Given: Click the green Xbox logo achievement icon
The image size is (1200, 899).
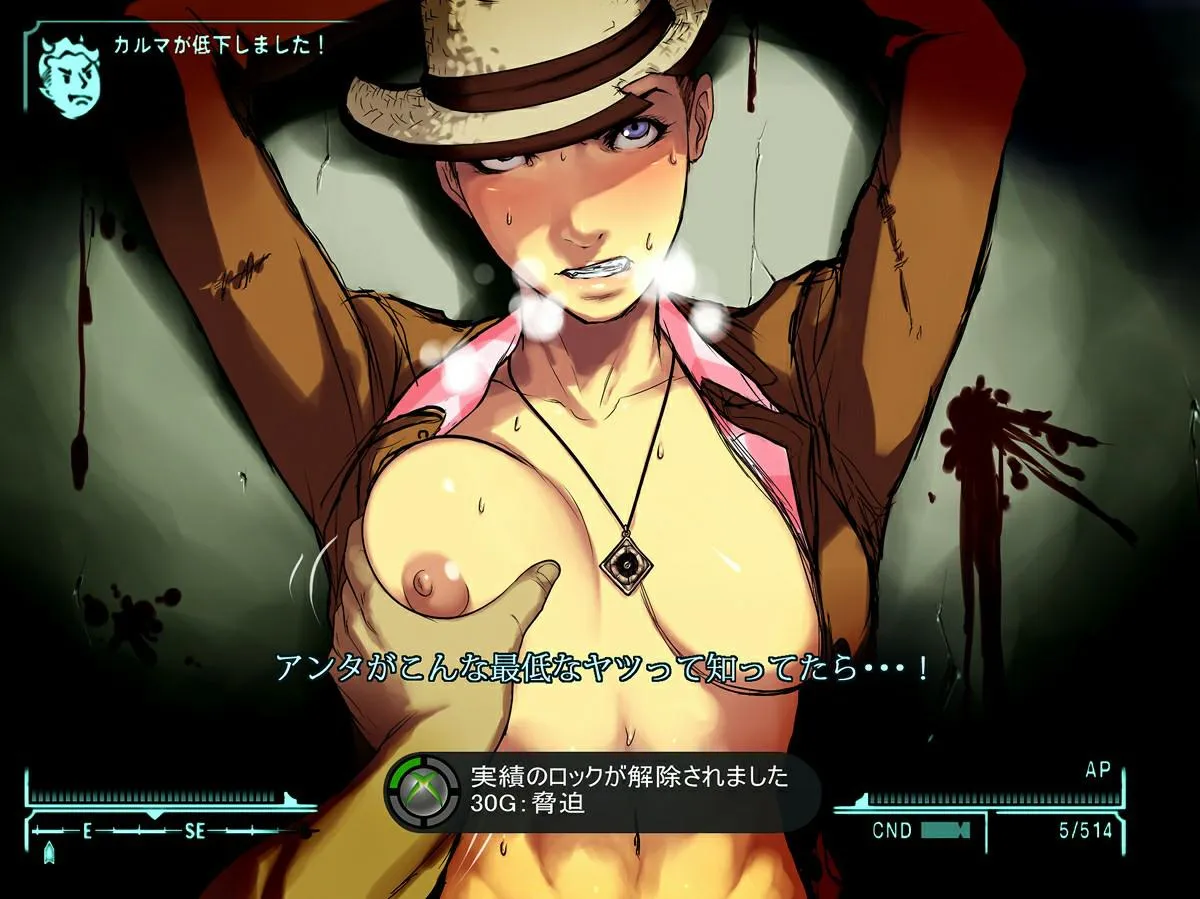Looking at the screenshot, I should [x=422, y=791].
